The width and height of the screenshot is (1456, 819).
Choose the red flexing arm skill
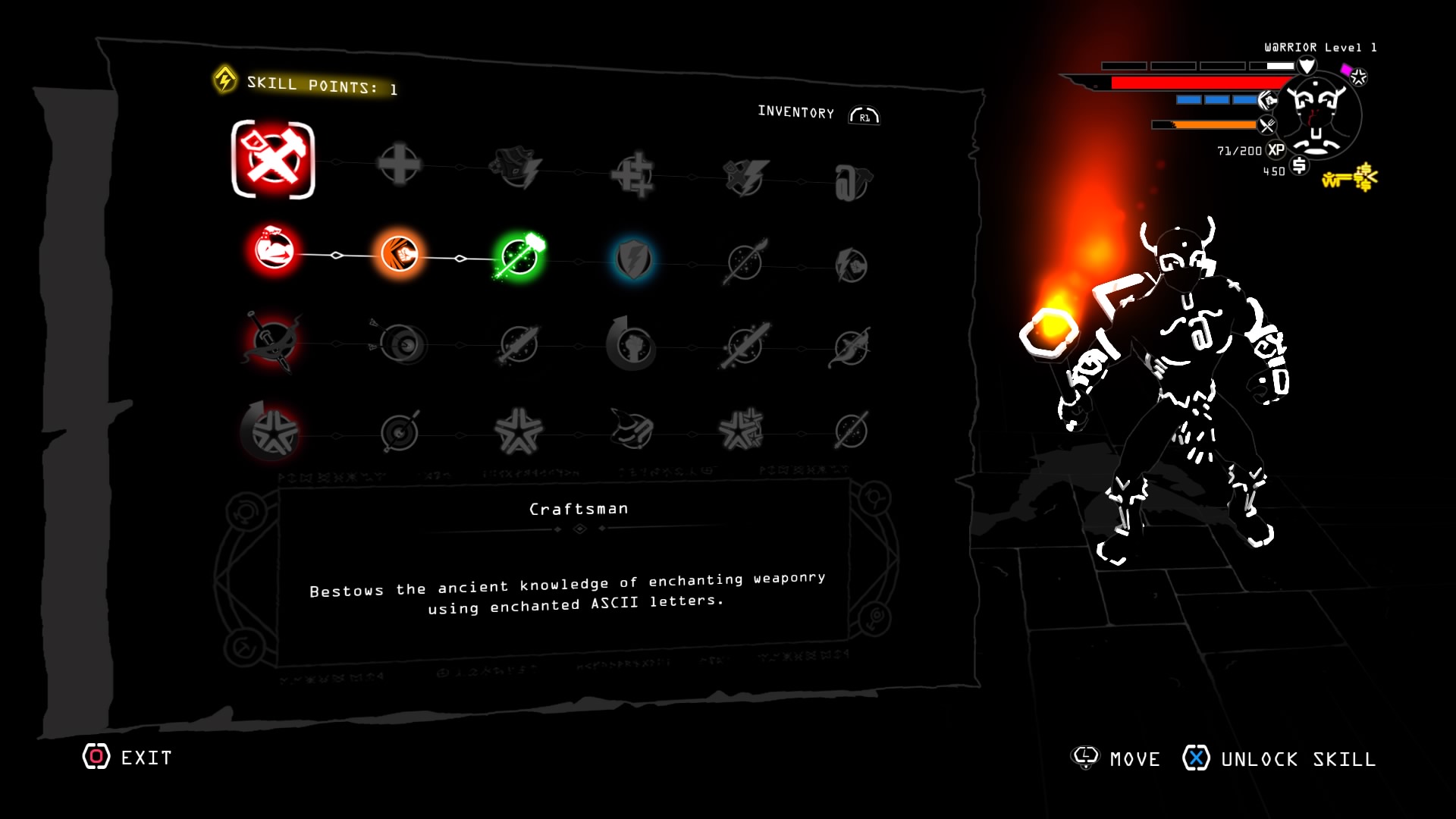[274, 251]
